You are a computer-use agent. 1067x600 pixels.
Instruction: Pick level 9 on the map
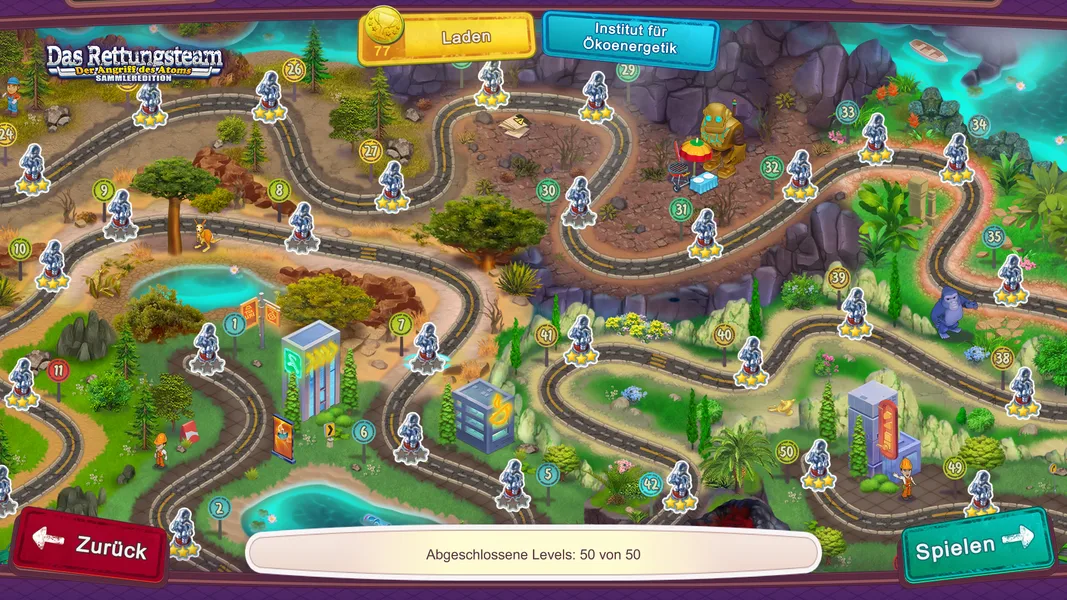(x=102, y=189)
